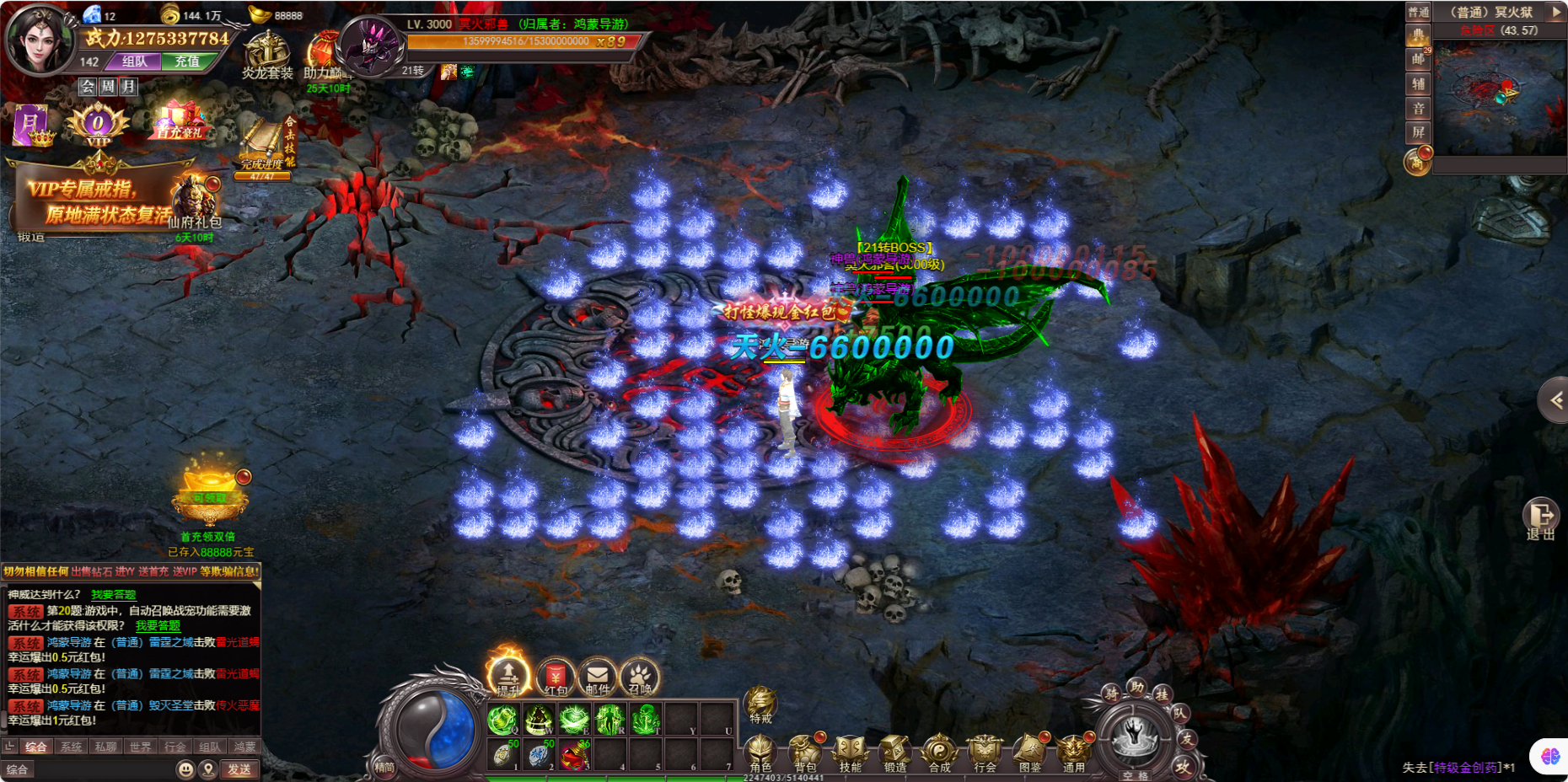Image resolution: width=1568 pixels, height=782 pixels.
Task: Open the 首充豪礼 first-recharge gift
Action: pos(180,122)
